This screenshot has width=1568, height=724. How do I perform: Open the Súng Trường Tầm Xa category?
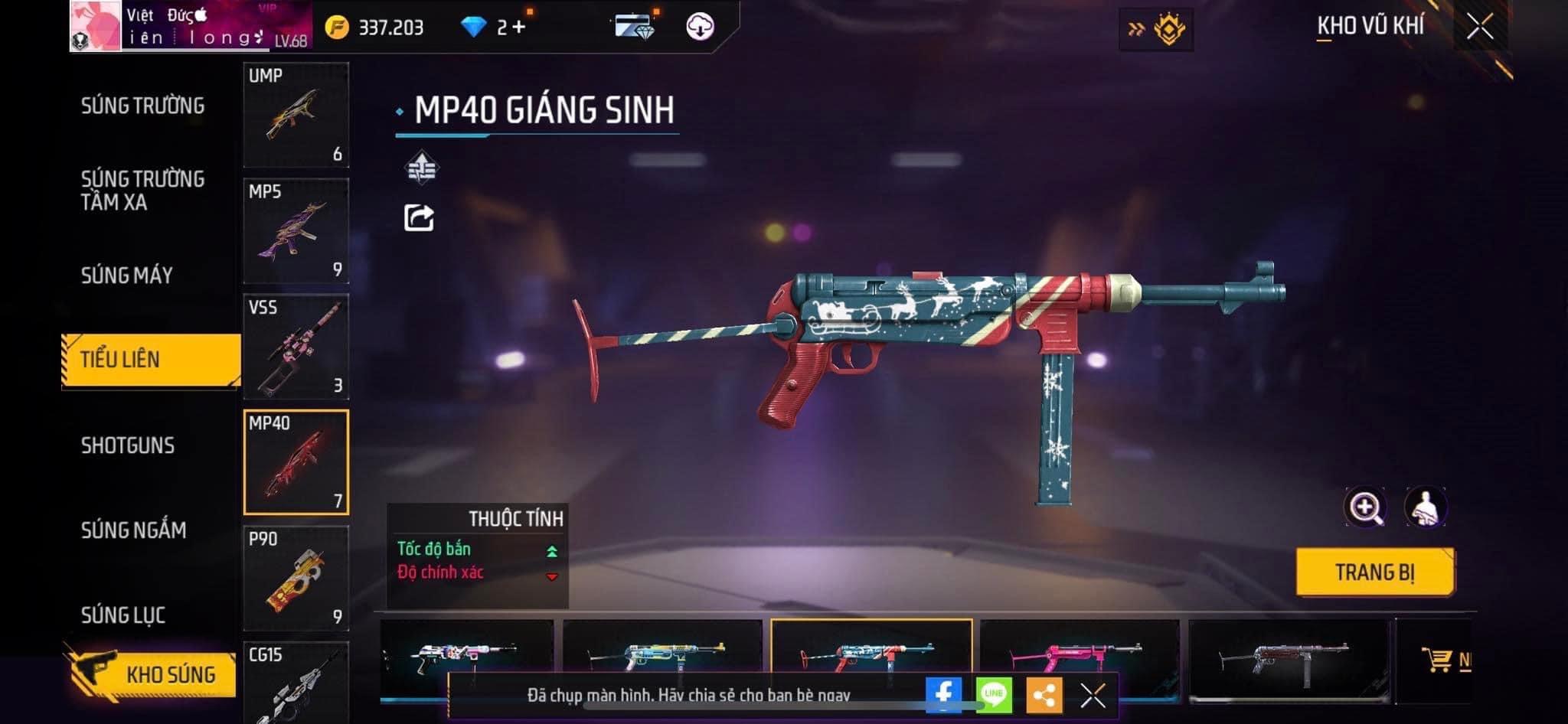tap(143, 191)
